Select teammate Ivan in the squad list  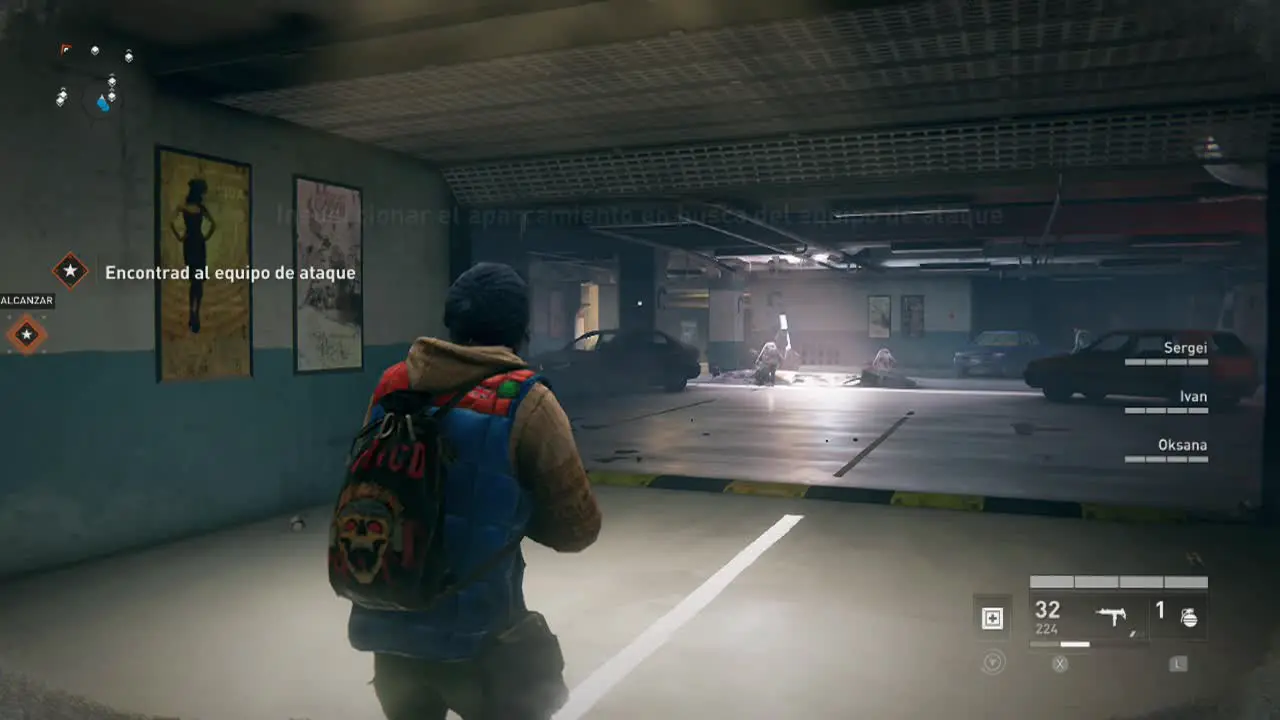click(x=1192, y=397)
